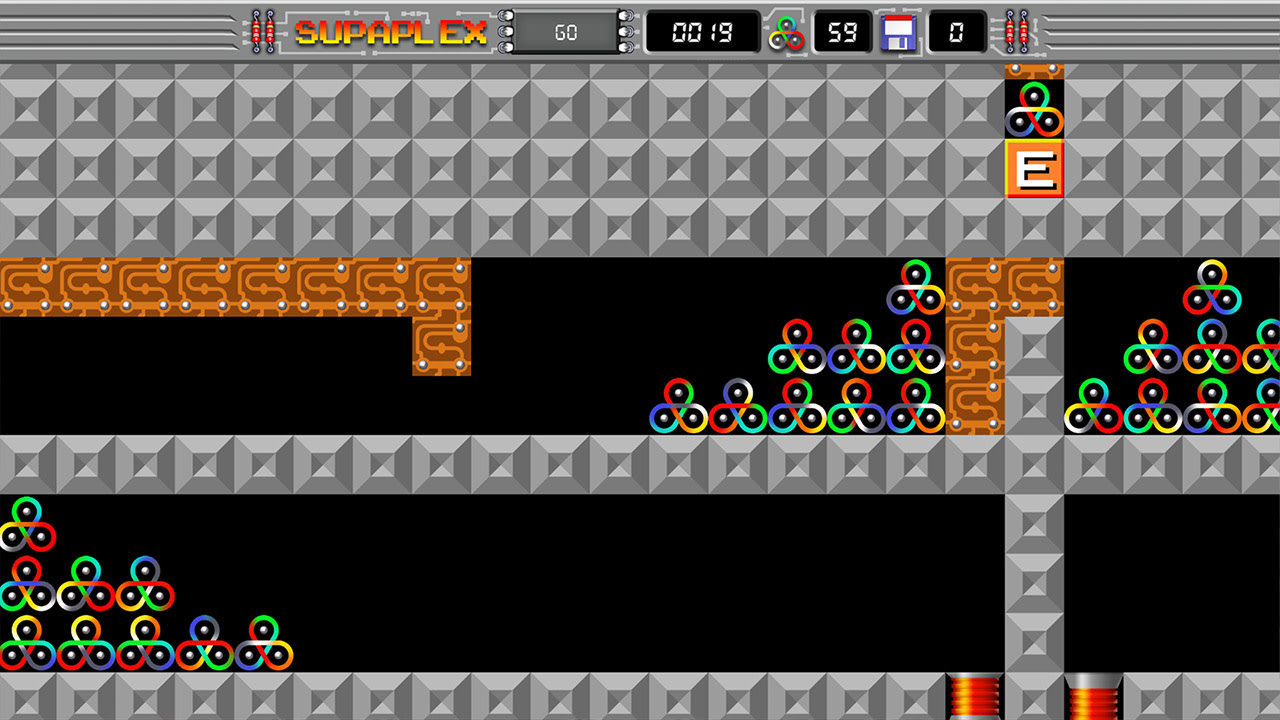Image resolution: width=1280 pixels, height=720 pixels.
Task: Click the floppy disk save icon in the HUD
Action: [x=899, y=32]
